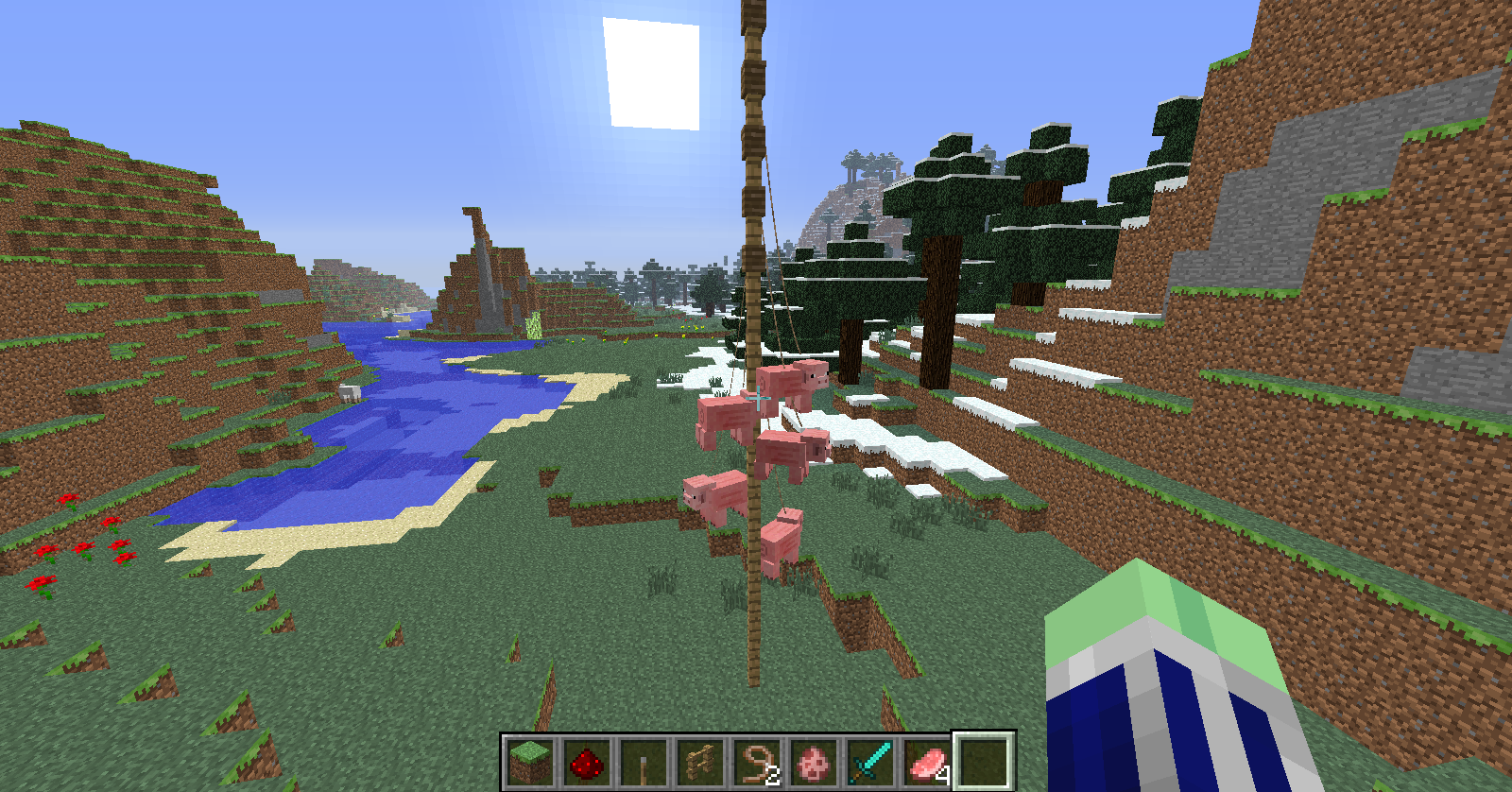Pick the lead item stack

(757, 762)
